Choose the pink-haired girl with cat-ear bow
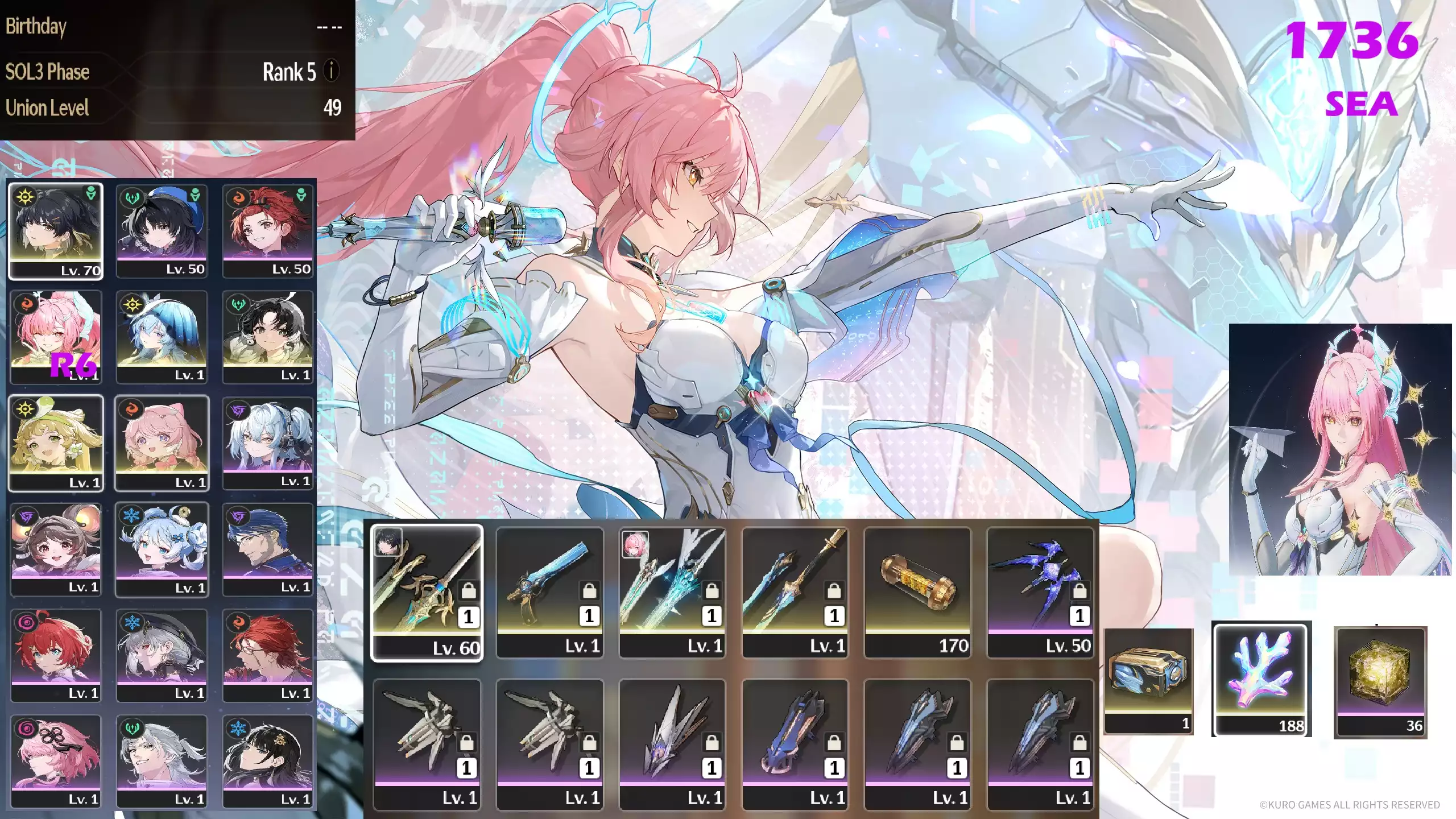The image size is (1456, 819). click(x=162, y=442)
